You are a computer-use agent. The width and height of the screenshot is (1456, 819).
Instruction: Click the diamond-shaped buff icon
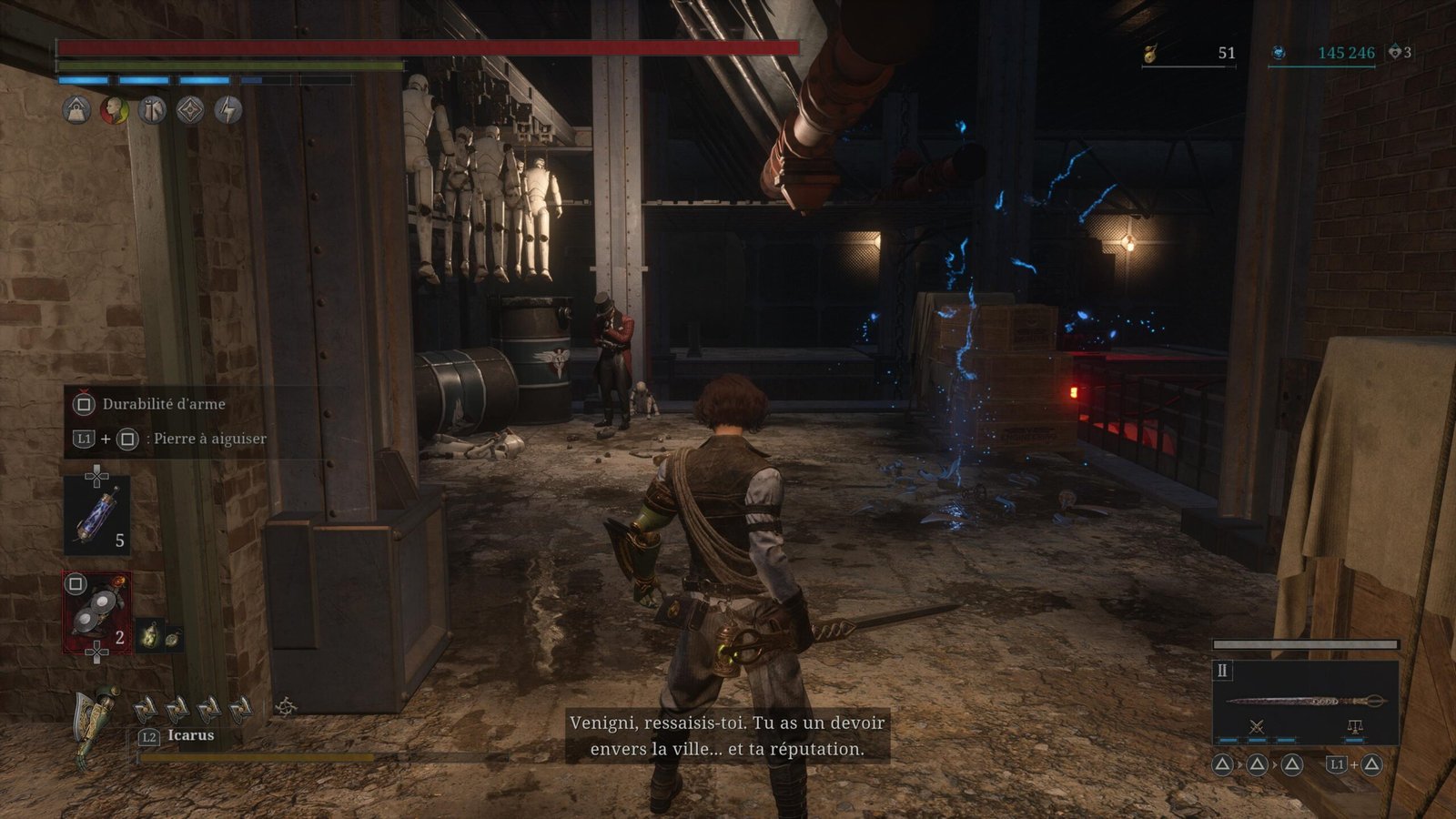pyautogui.click(x=190, y=110)
